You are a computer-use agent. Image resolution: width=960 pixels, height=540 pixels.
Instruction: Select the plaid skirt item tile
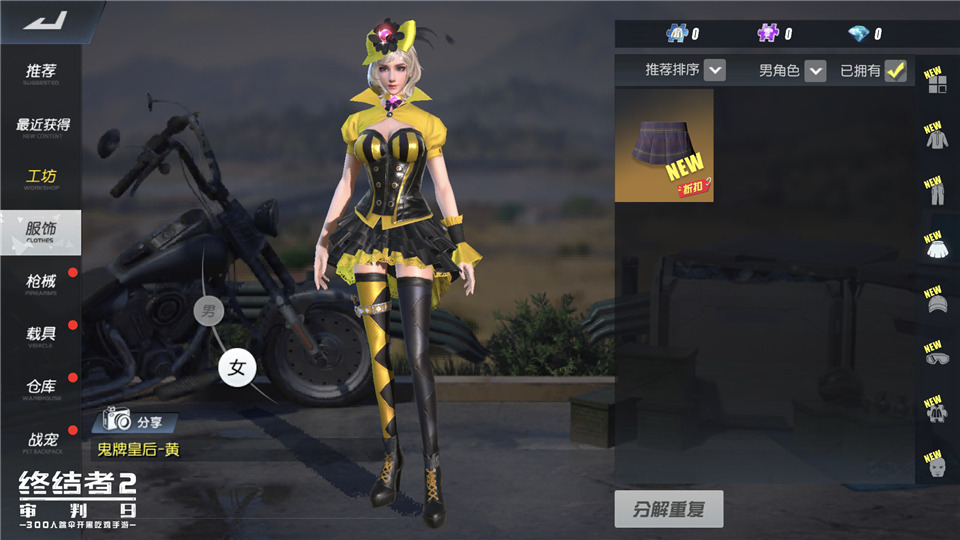tap(664, 145)
